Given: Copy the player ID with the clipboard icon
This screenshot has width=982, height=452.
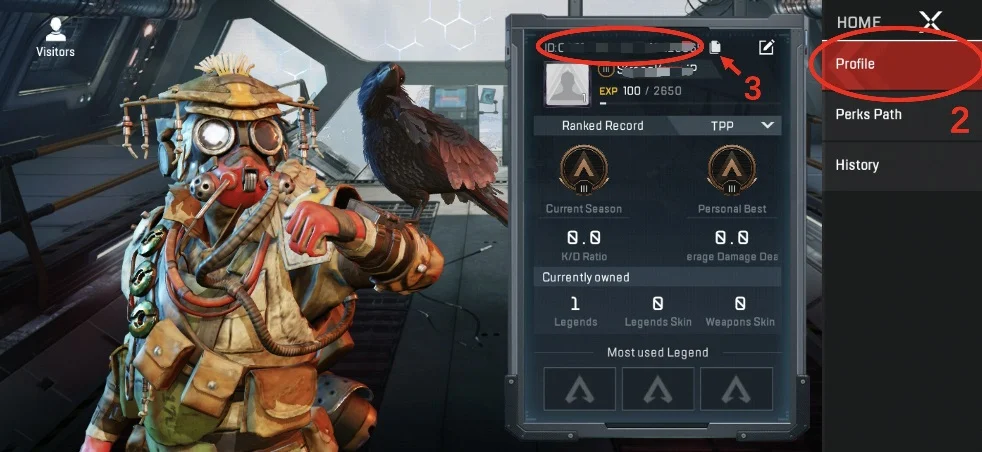Looking at the screenshot, I should (717, 46).
